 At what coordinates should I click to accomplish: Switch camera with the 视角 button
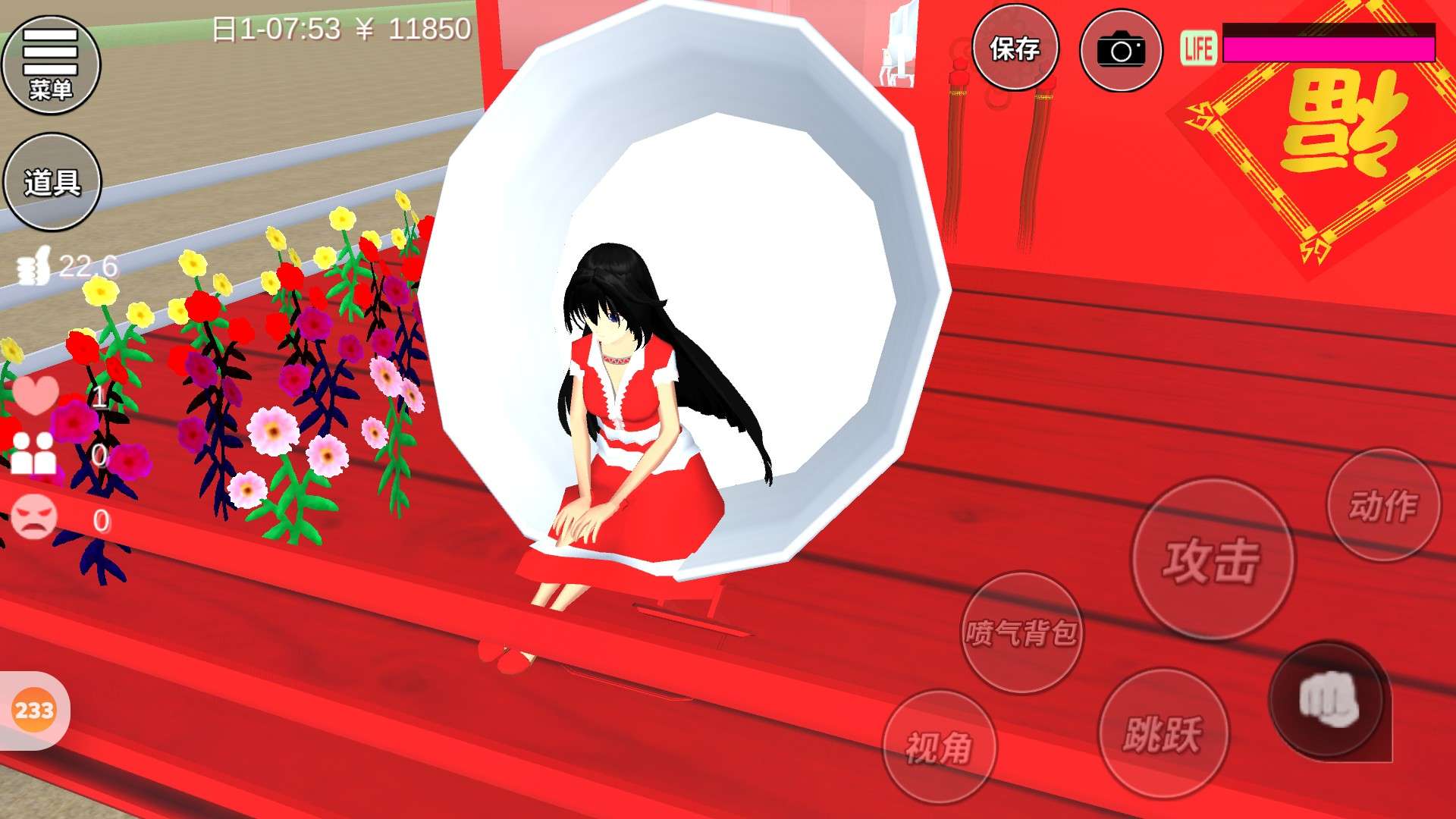(940, 748)
